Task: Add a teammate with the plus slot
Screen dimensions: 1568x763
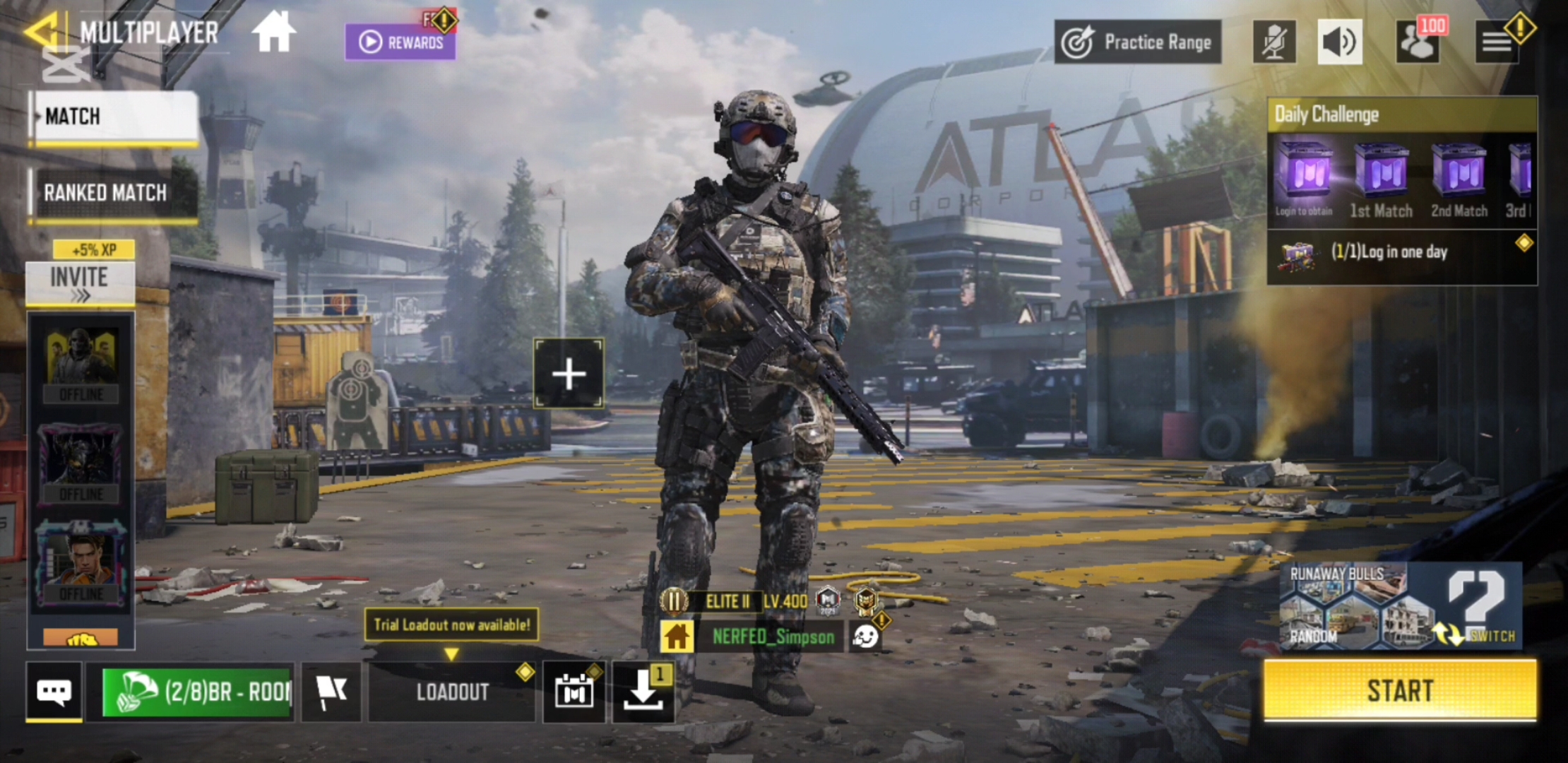Action: click(x=569, y=373)
